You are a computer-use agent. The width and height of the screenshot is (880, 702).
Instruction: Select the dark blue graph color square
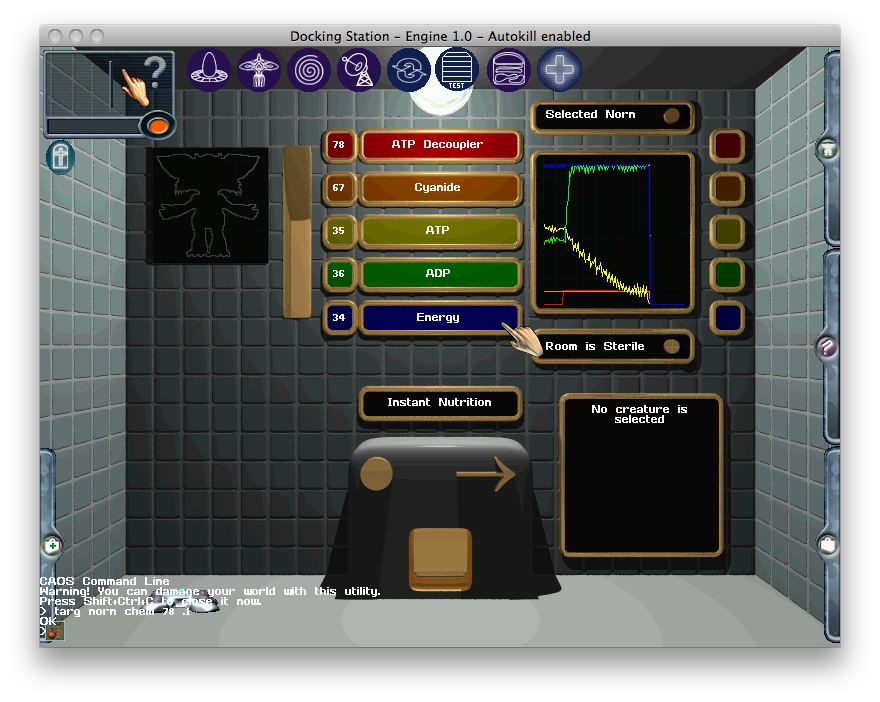[x=727, y=317]
